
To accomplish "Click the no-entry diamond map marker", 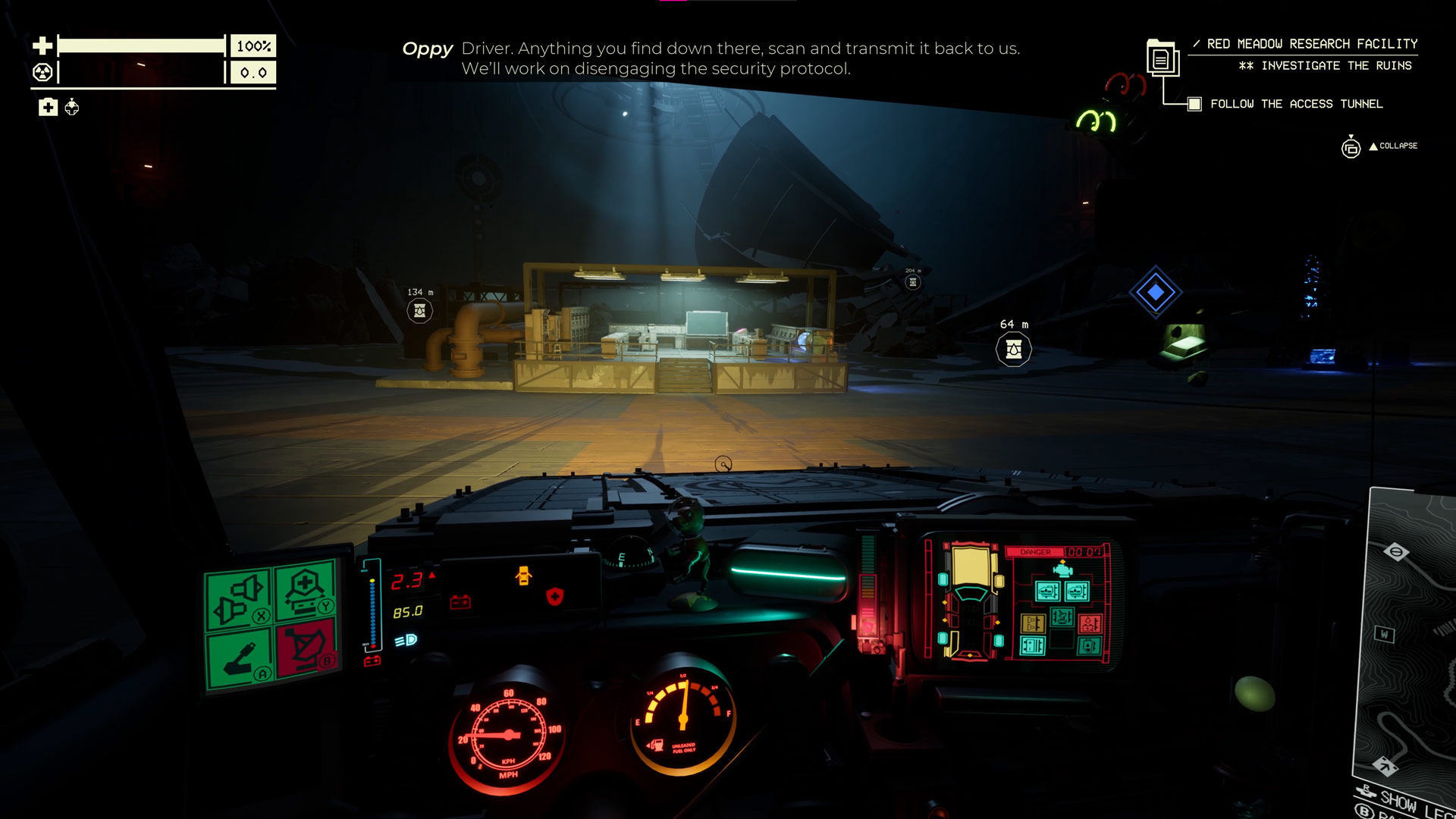I will tap(1396, 552).
